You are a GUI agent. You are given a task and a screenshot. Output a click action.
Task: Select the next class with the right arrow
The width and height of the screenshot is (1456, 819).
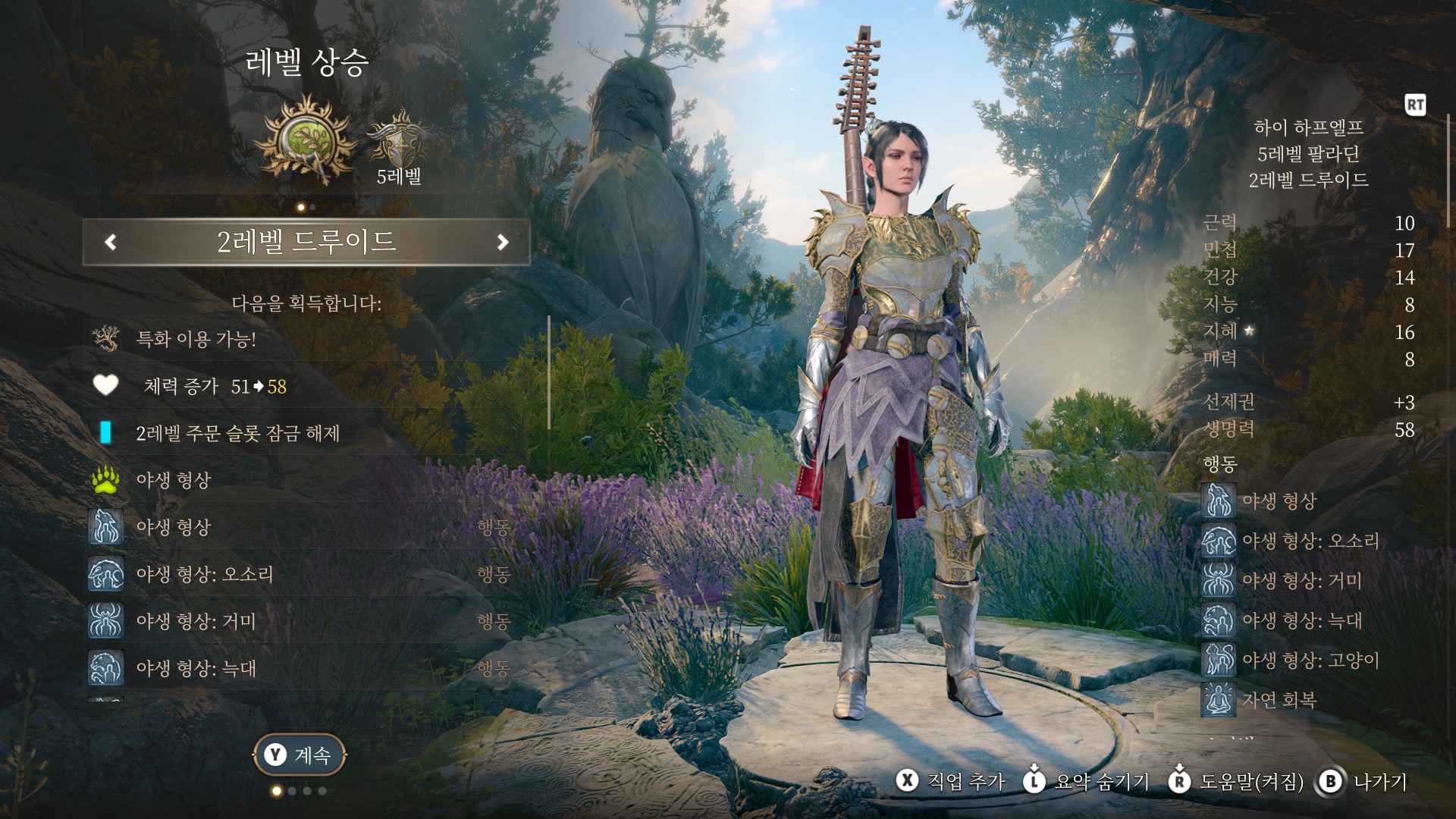pos(502,242)
